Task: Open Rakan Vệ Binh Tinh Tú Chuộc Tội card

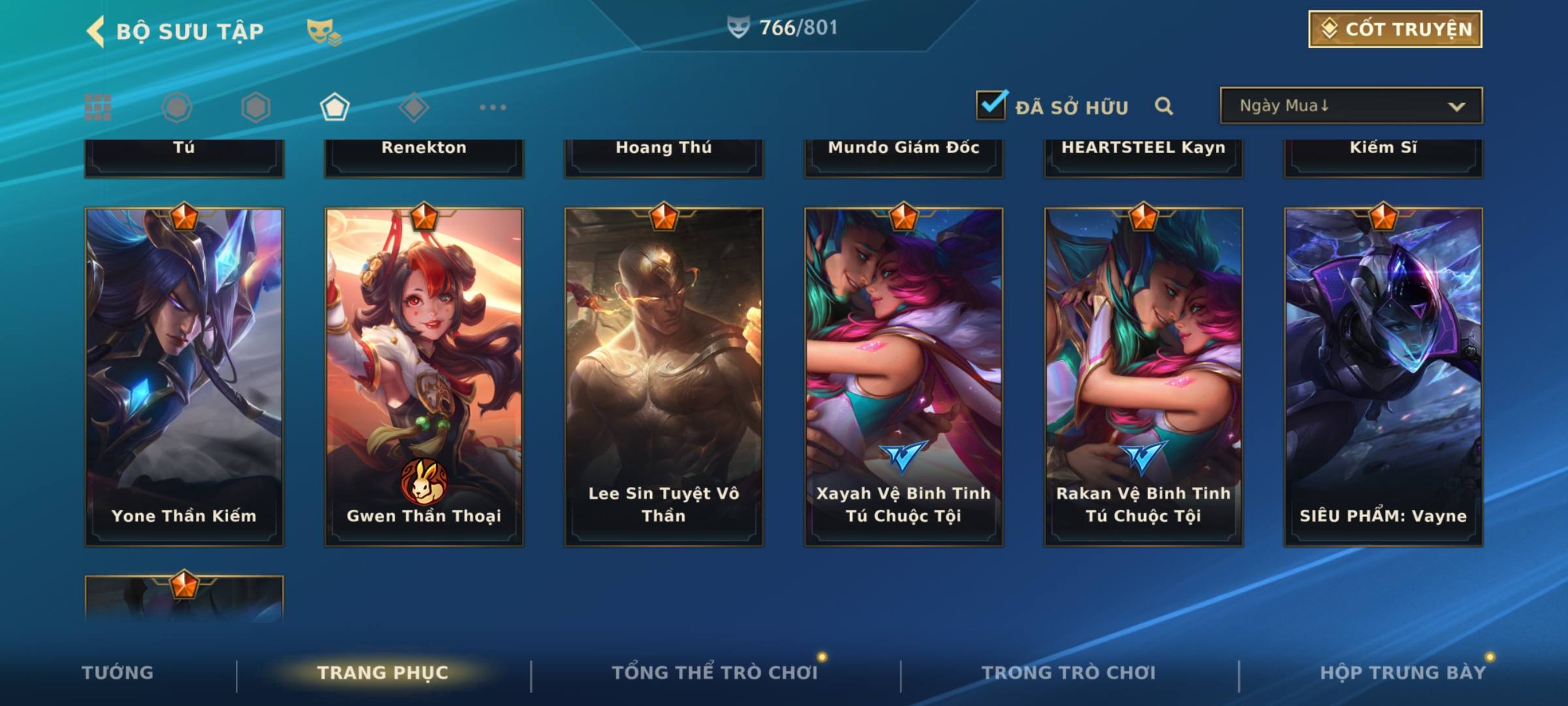Action: (x=1143, y=376)
